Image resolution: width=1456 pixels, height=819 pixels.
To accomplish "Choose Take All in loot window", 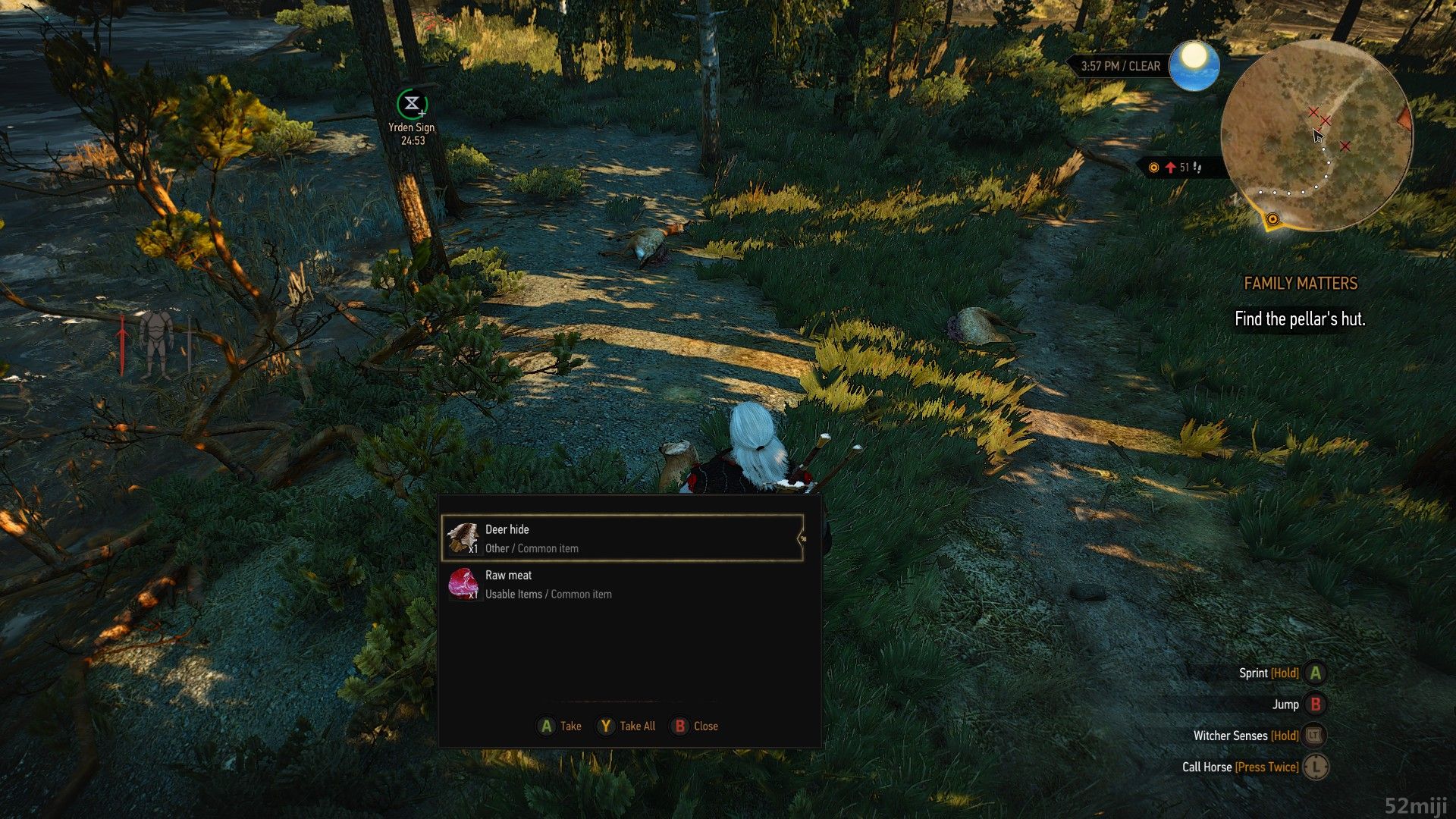I will (626, 726).
